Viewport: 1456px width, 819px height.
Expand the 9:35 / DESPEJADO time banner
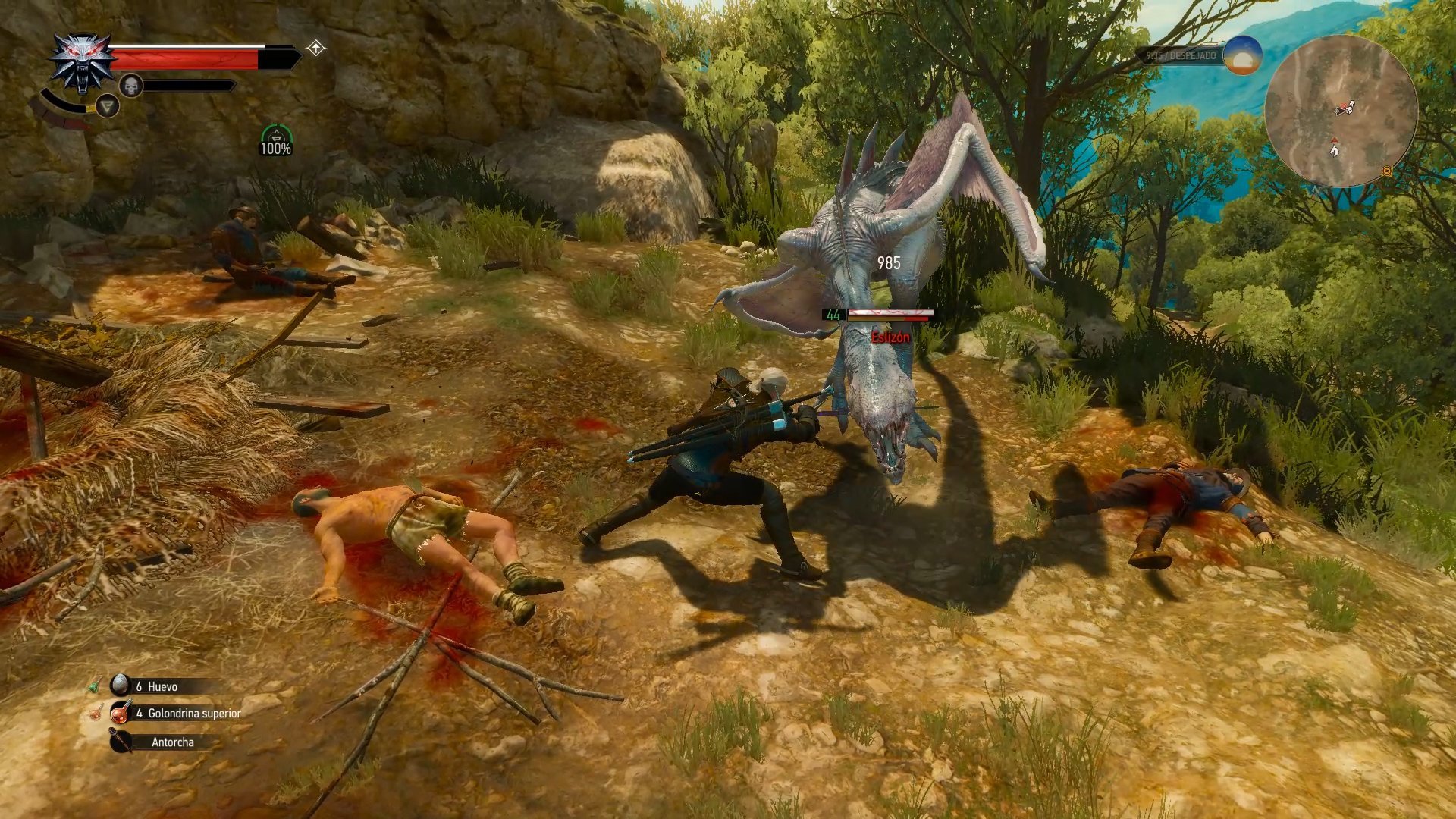pyautogui.click(x=1181, y=54)
